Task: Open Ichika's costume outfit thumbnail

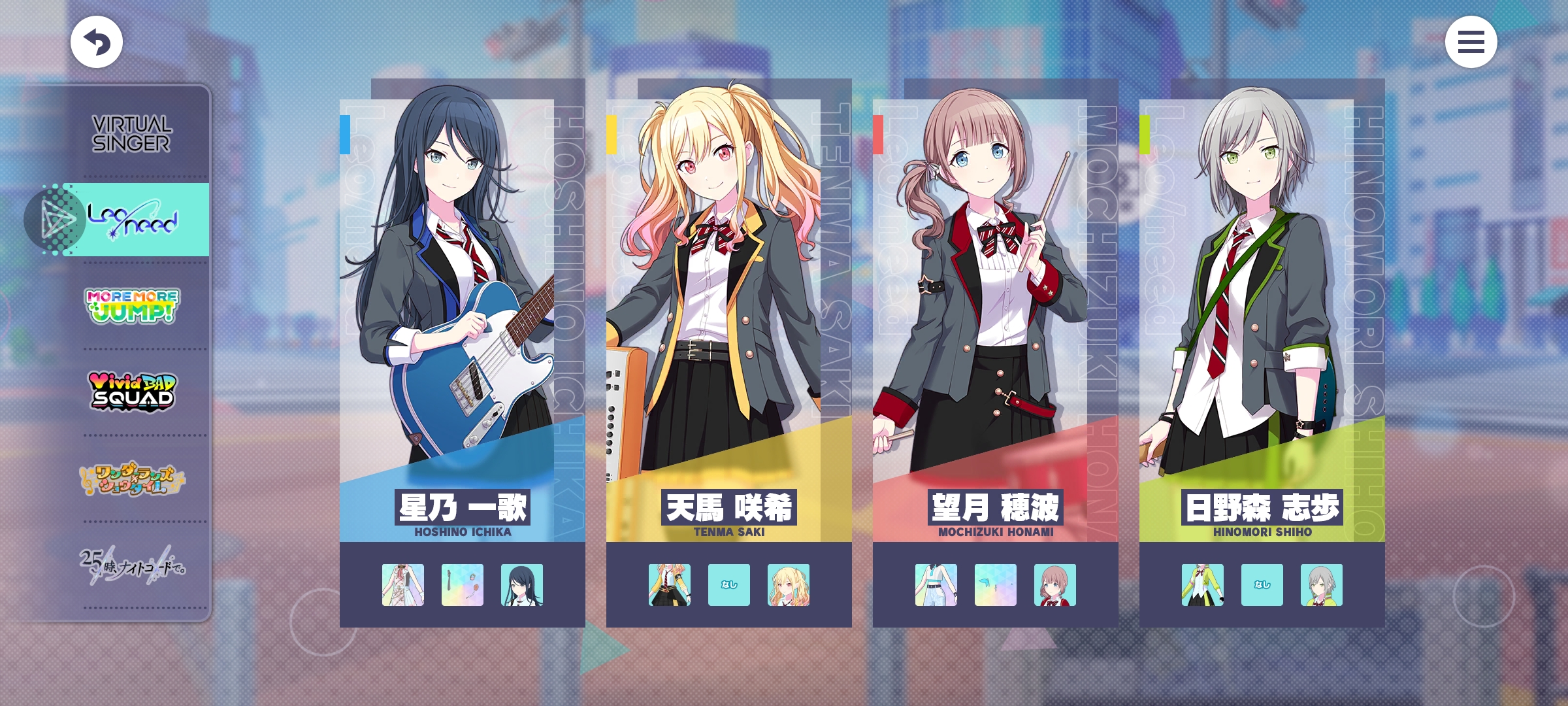Action: pos(403,585)
